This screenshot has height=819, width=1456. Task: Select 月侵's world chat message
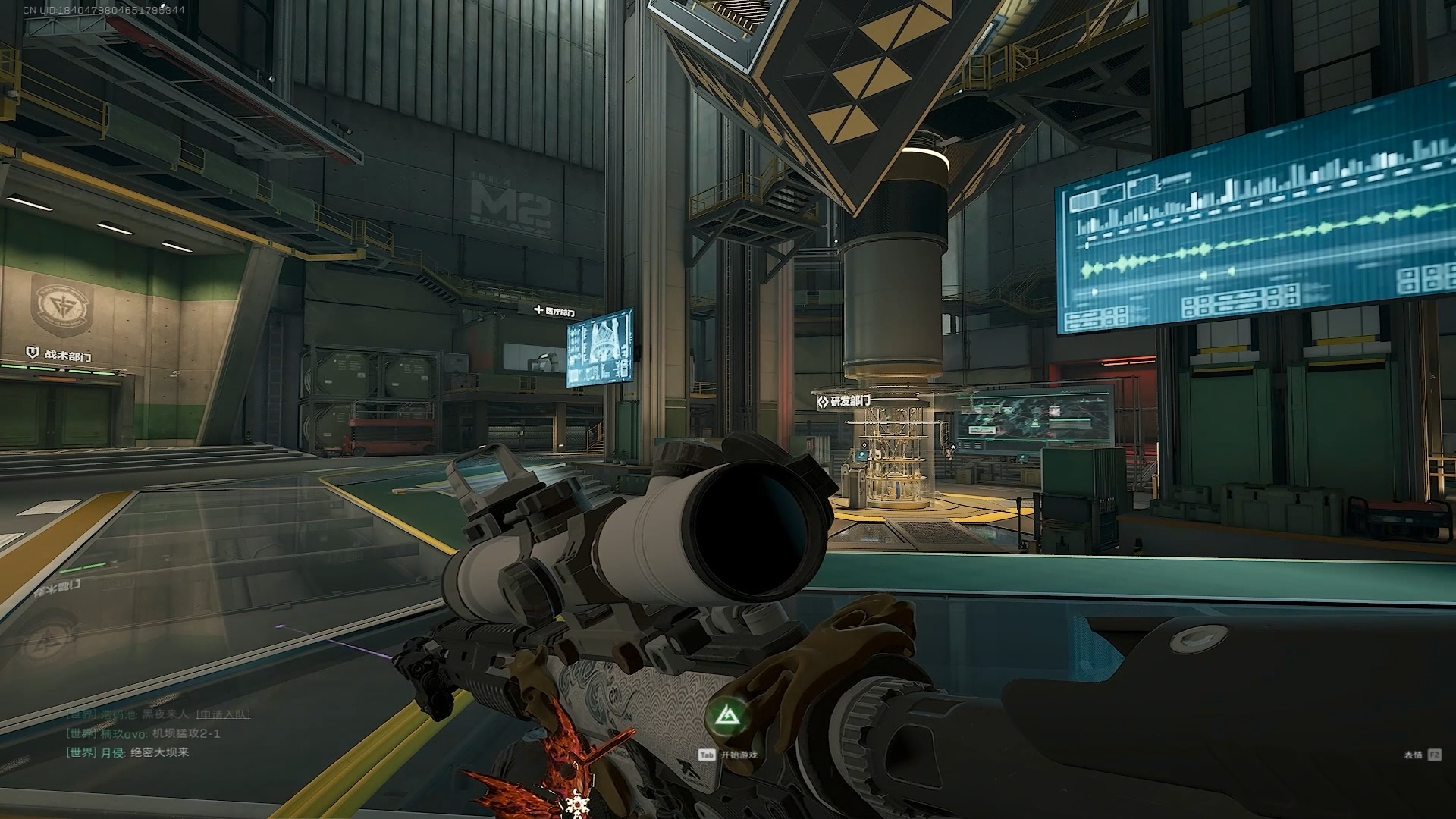[159, 752]
